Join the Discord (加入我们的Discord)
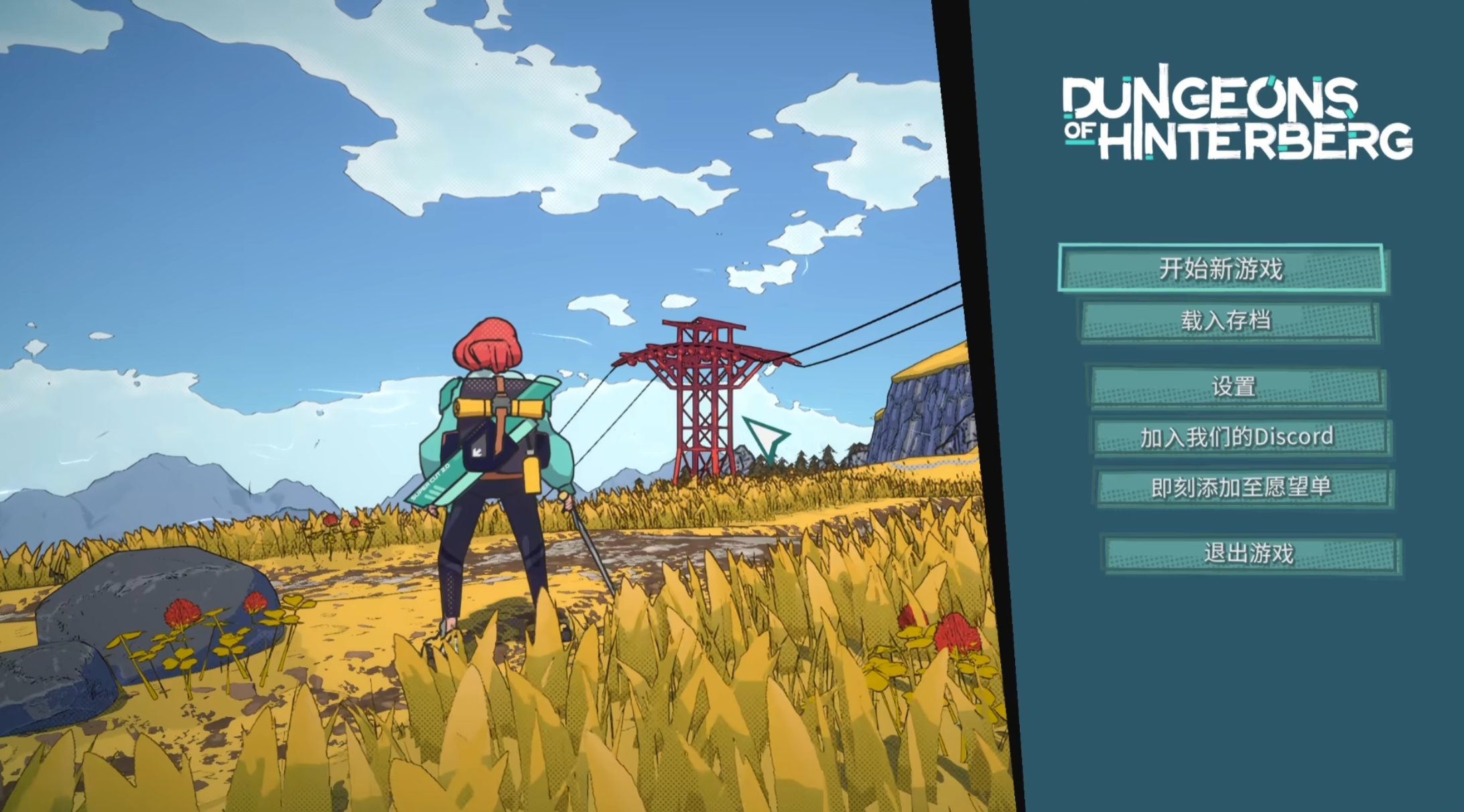Image resolution: width=1464 pixels, height=812 pixels. coord(1240,437)
